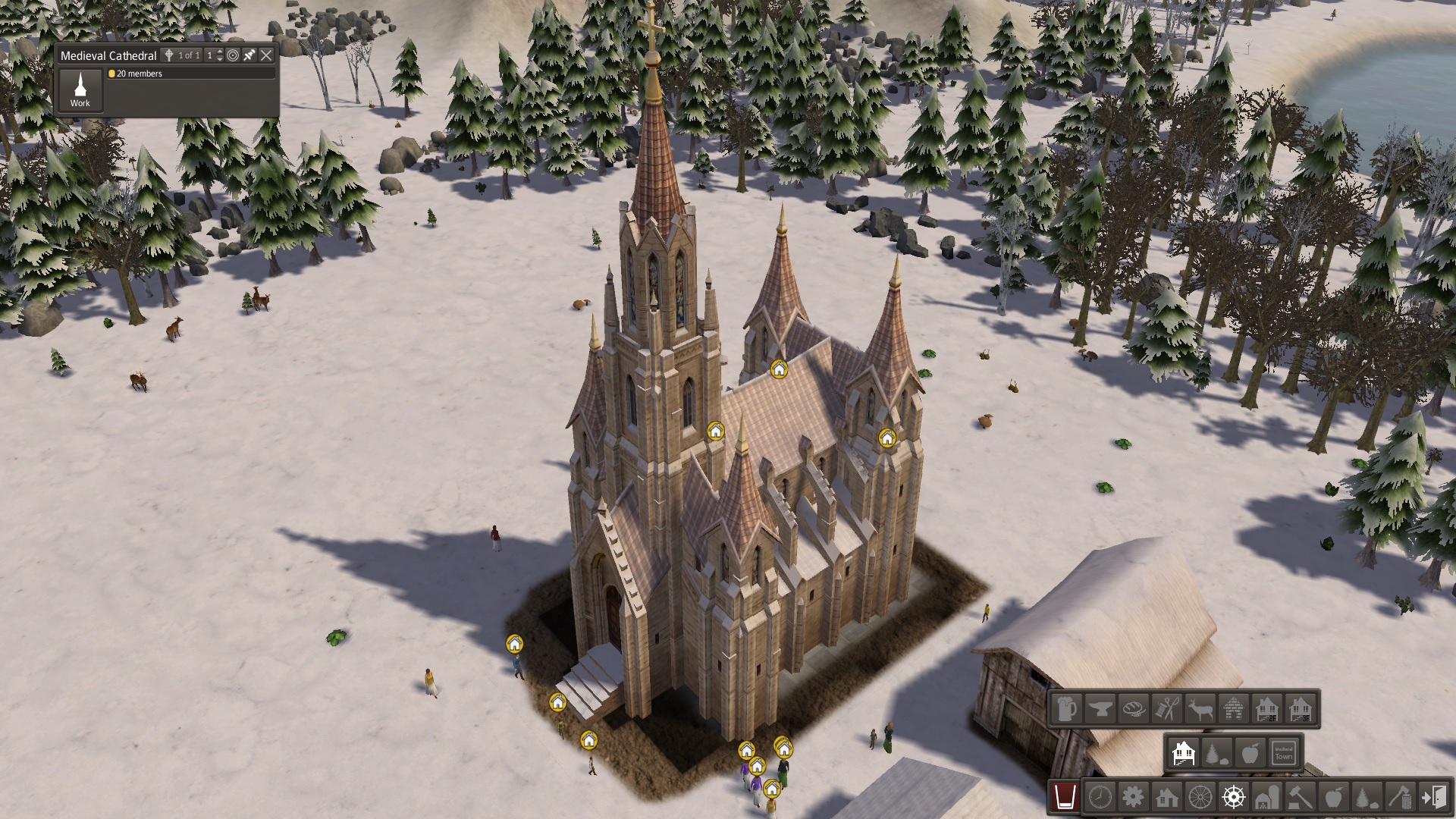Toggle the cathedral Work button

[x=80, y=89]
